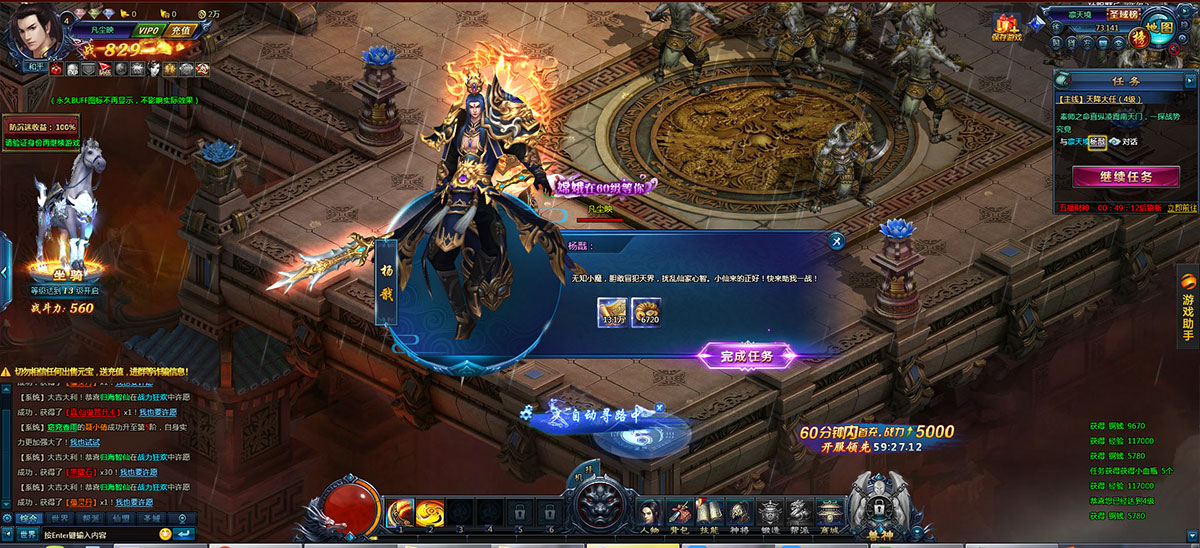Image resolution: width=1200 pixels, height=548 pixels.
Task: Open the 人物 character panel
Action: [x=651, y=512]
